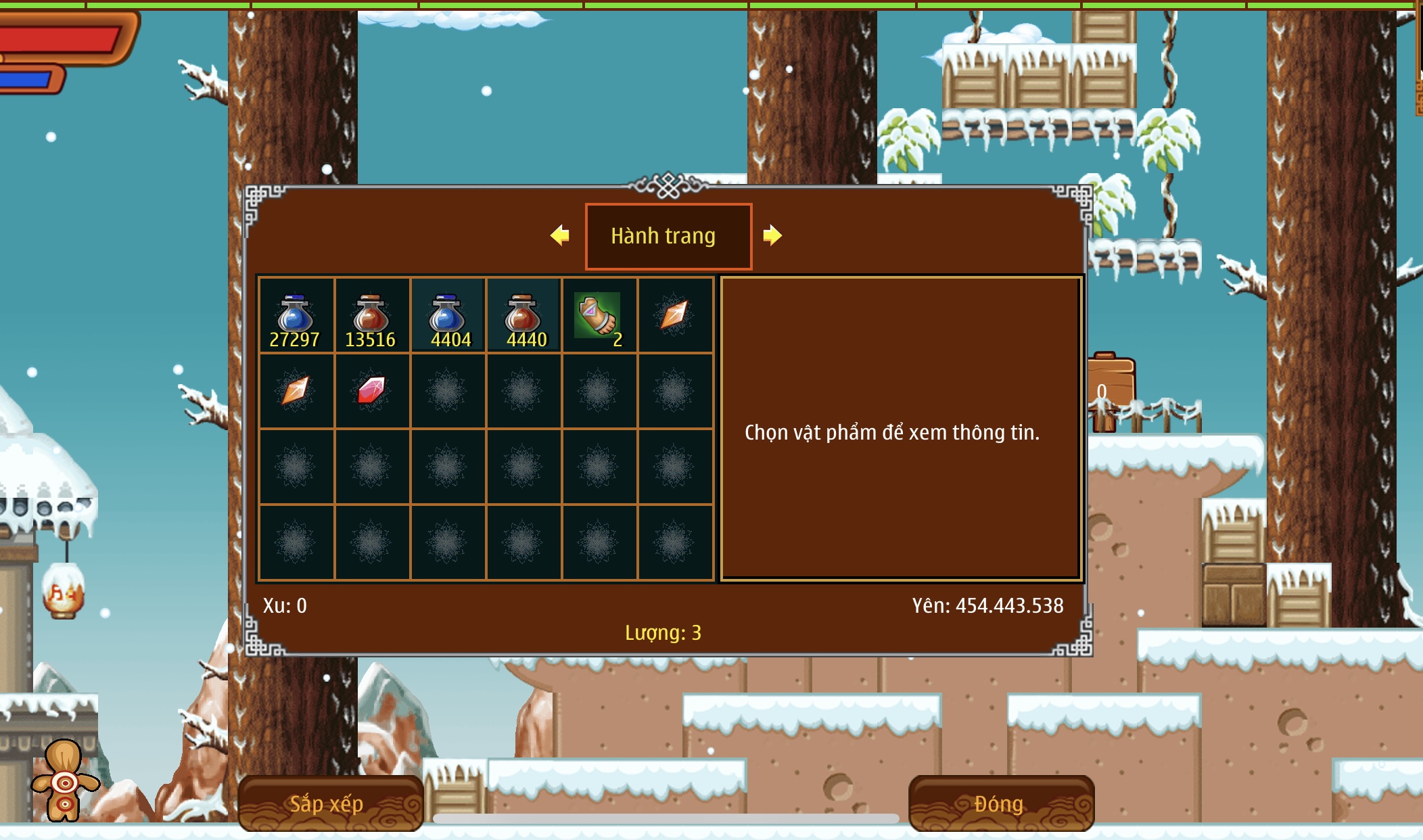This screenshot has width=1423, height=840.
Task: Select the green glove item slot
Action: 599,316
